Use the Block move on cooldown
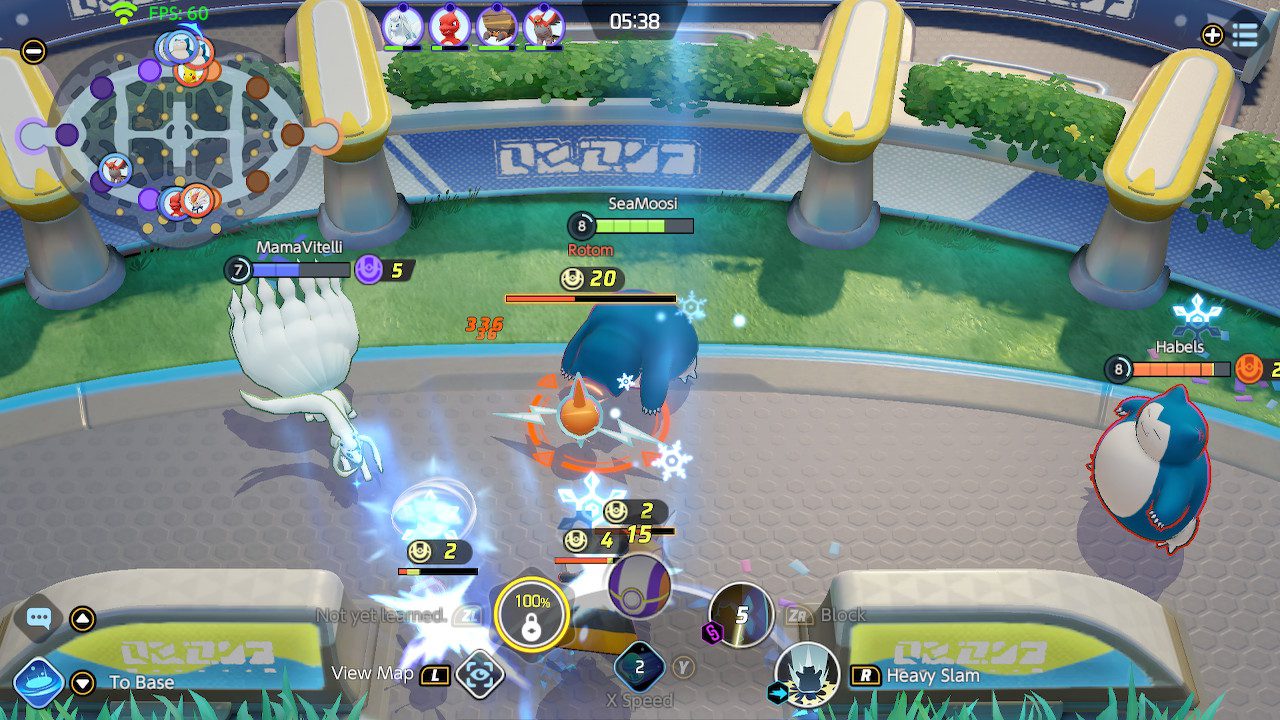 [741, 615]
